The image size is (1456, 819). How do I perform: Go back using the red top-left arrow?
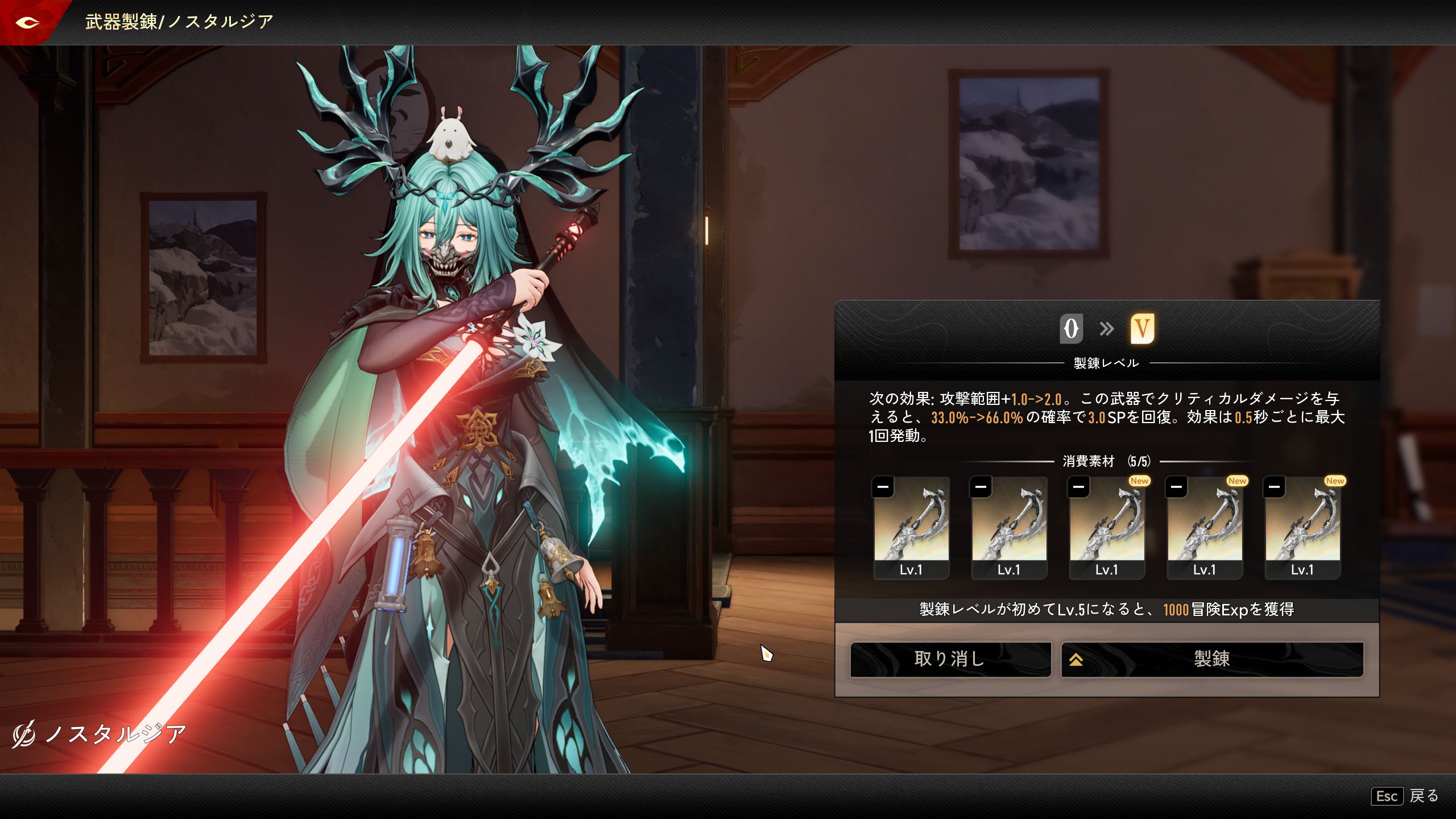[27, 23]
